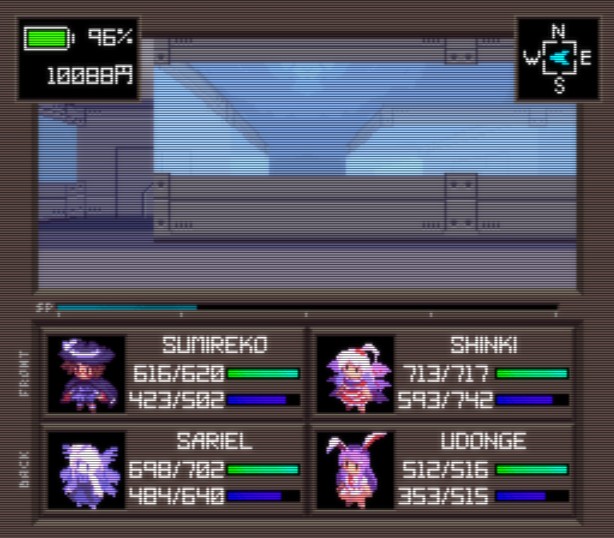Click the compass direction indicator
Image resolution: width=614 pixels, height=538 pixels.
(x=558, y=59)
